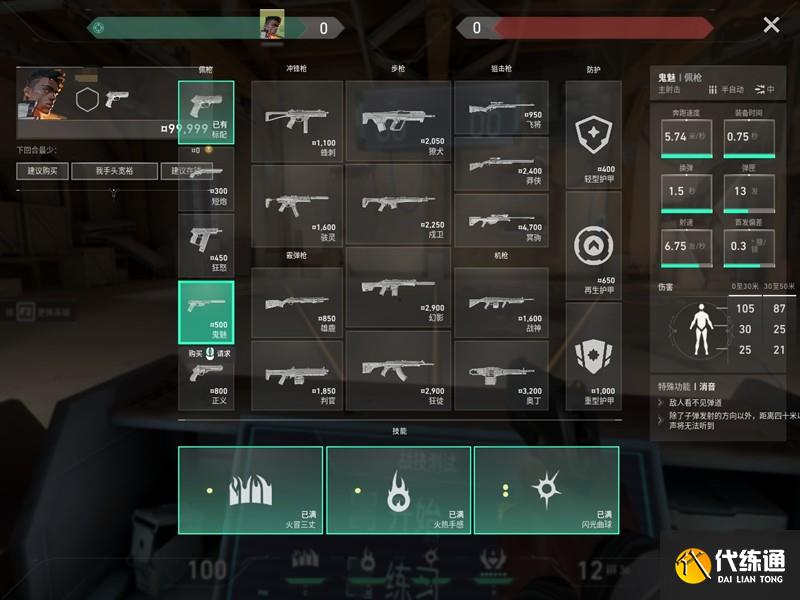The image size is (800, 600).
Task: Choose the 奥丁 machine gun for 3,200
Action: click(x=501, y=372)
